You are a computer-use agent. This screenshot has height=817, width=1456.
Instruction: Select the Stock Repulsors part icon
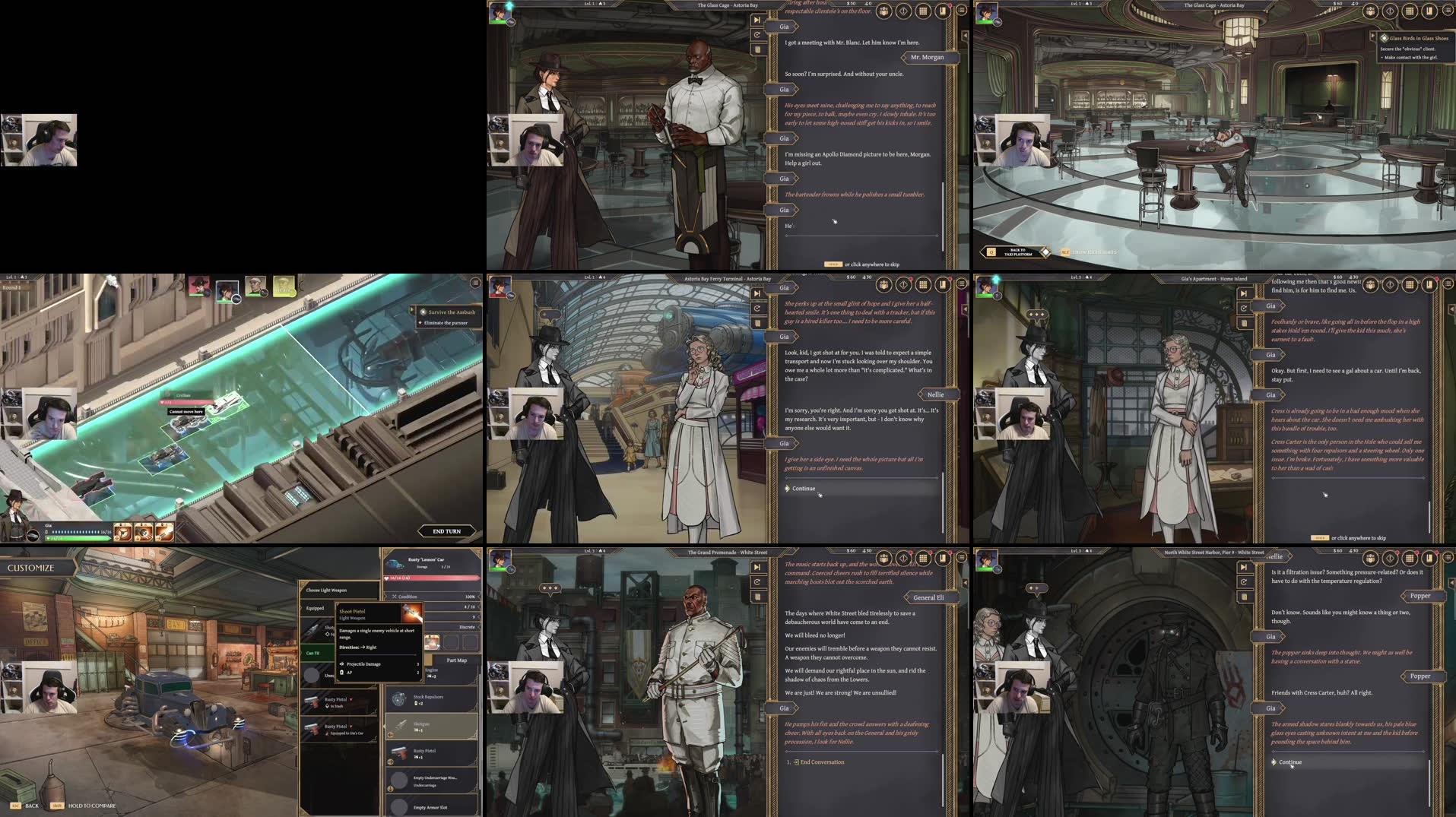pyautogui.click(x=399, y=699)
